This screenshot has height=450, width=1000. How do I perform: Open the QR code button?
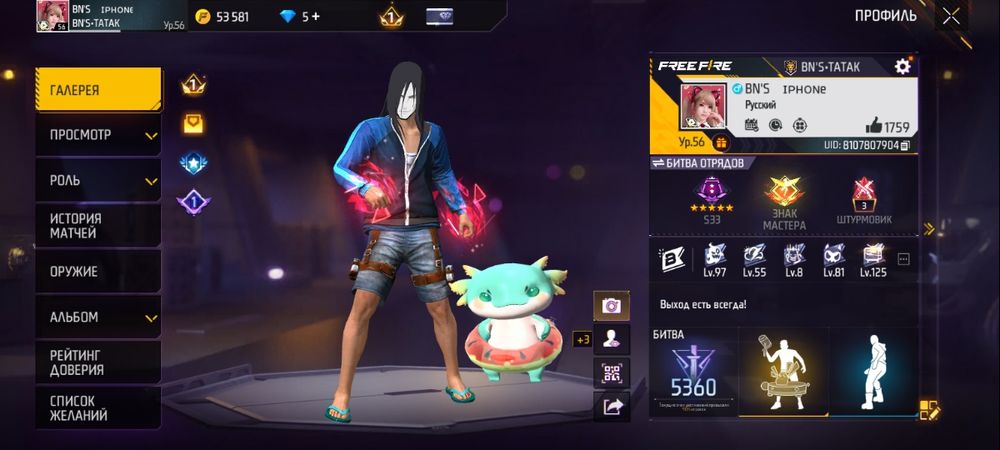(x=611, y=373)
